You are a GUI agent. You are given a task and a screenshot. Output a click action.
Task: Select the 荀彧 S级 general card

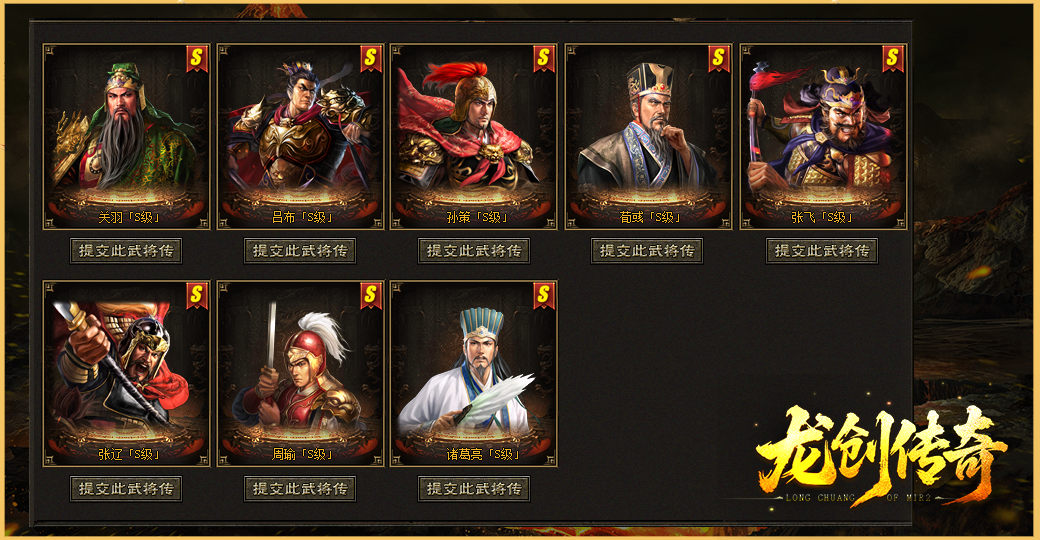click(648, 136)
